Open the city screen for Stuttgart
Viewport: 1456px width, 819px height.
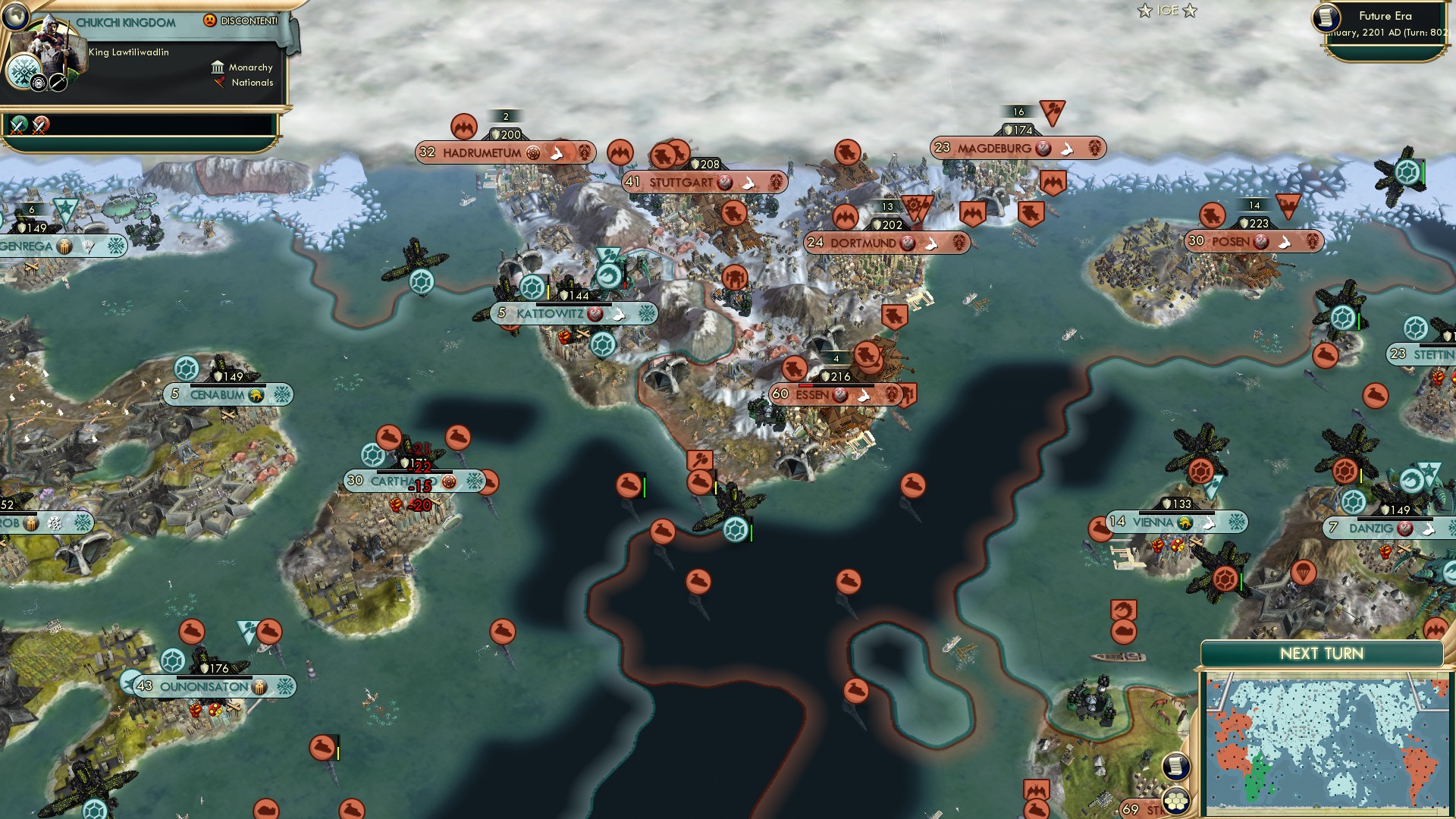(681, 182)
